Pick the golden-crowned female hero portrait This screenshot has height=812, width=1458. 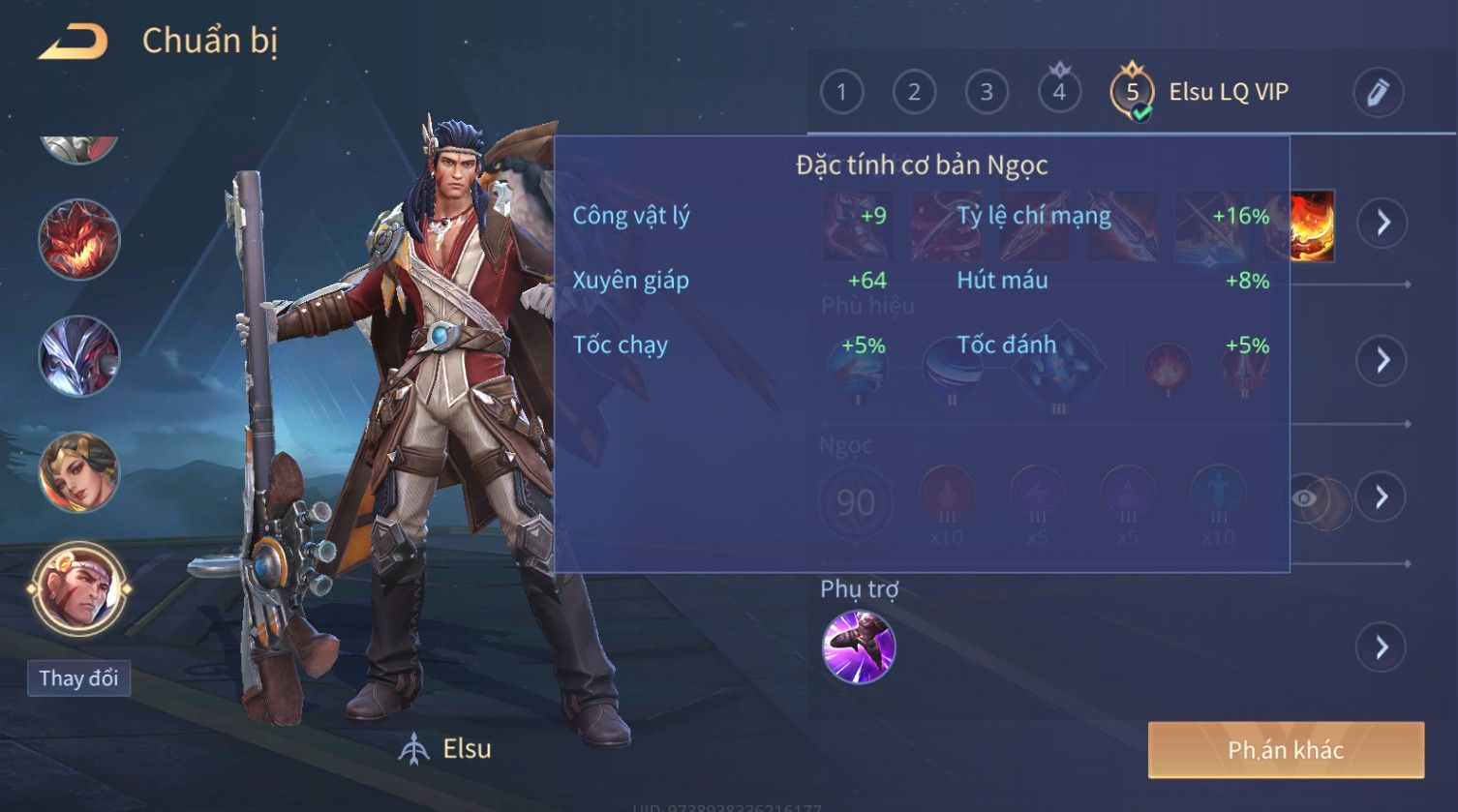click(78, 472)
